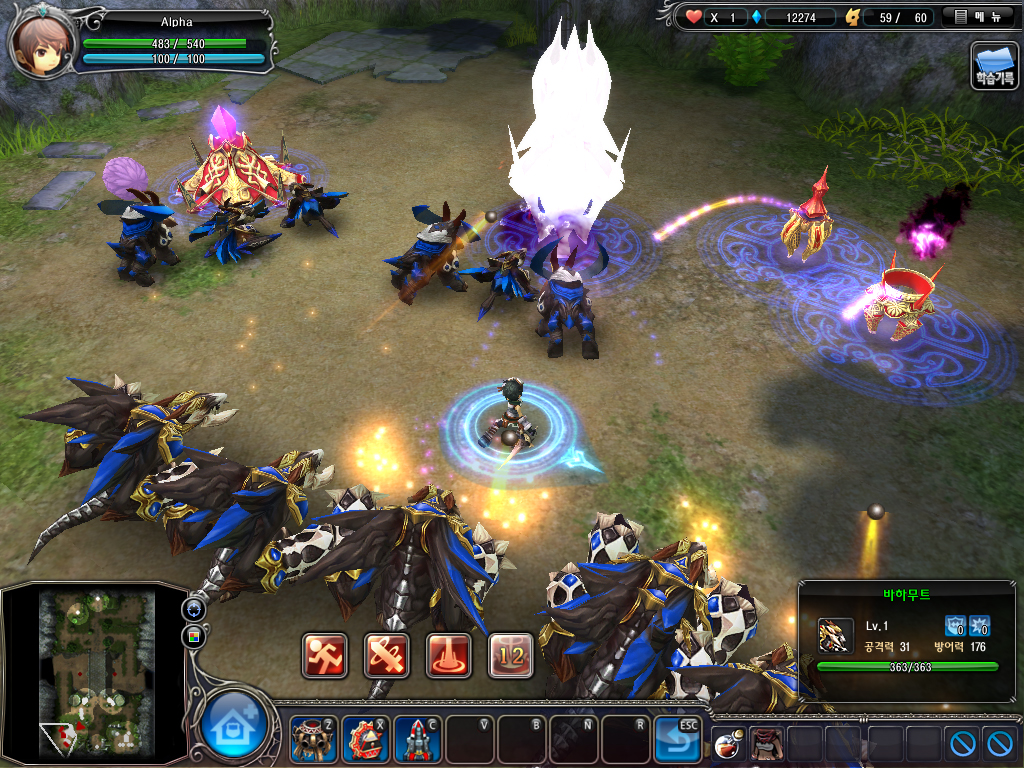Click the blue back arrow button
This screenshot has width=1024, height=768.
[677, 740]
